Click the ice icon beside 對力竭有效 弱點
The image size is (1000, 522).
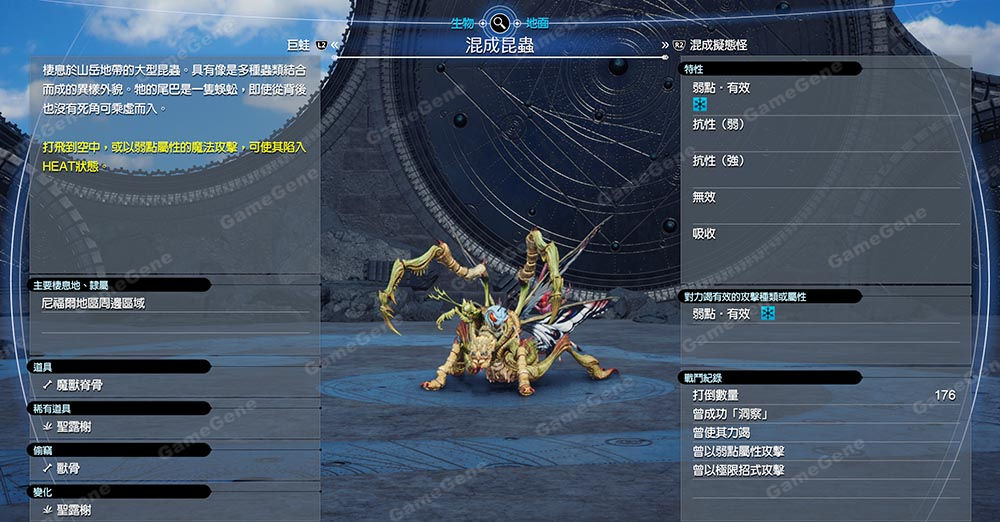768,314
